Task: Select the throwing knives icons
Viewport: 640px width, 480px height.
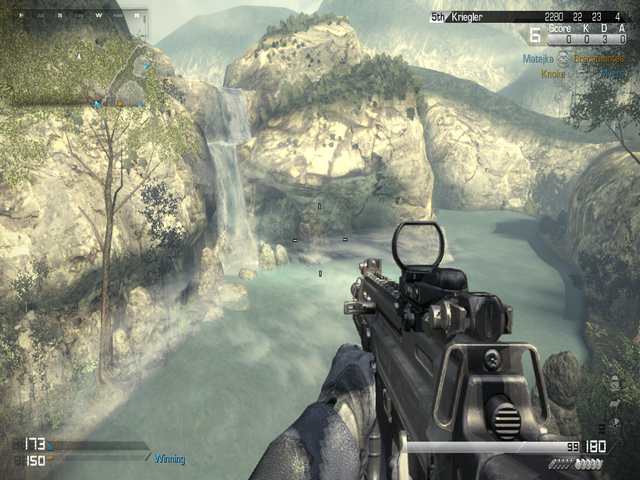Action: click(560, 464)
